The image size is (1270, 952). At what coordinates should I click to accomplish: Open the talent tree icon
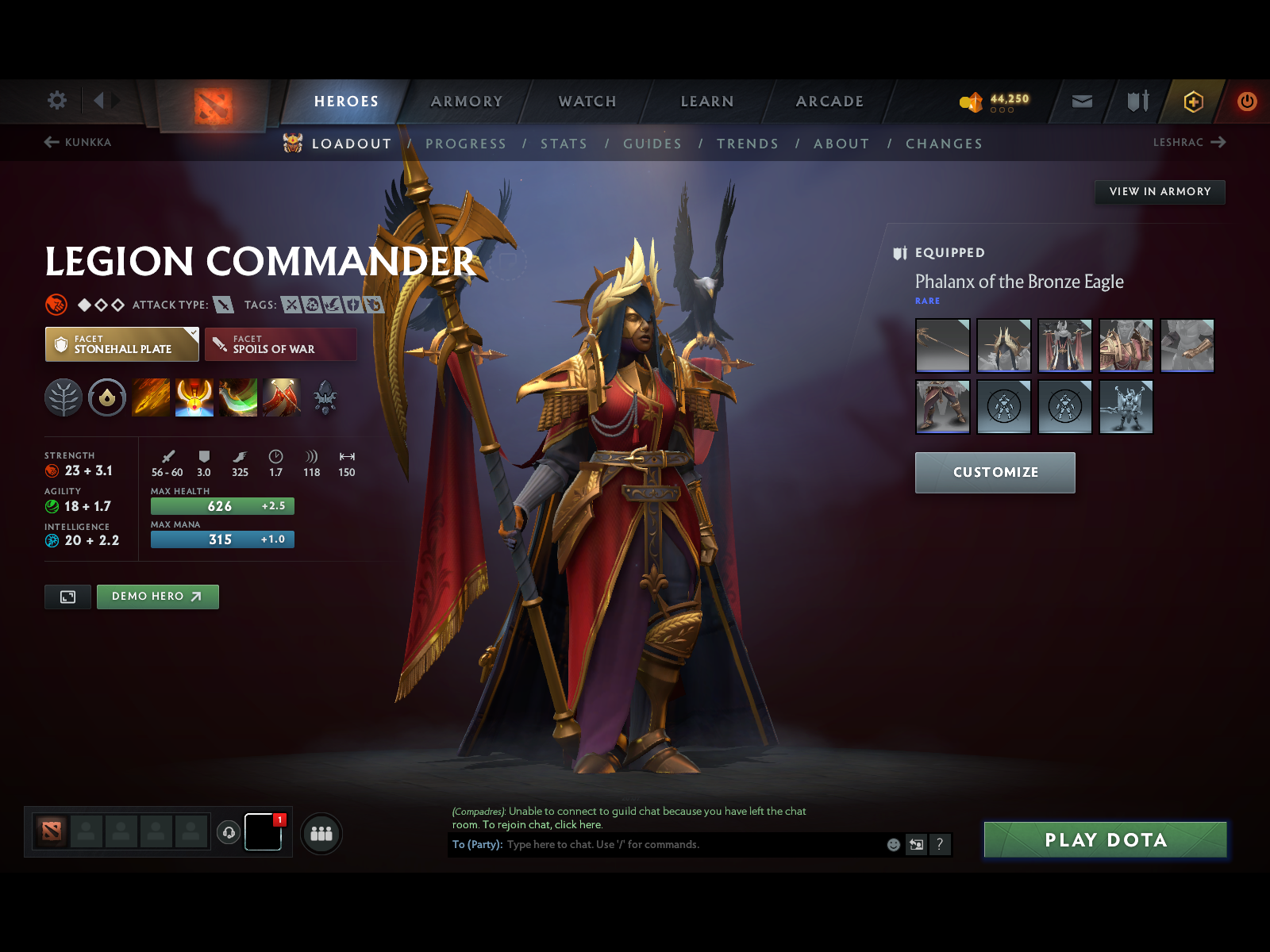[63, 397]
